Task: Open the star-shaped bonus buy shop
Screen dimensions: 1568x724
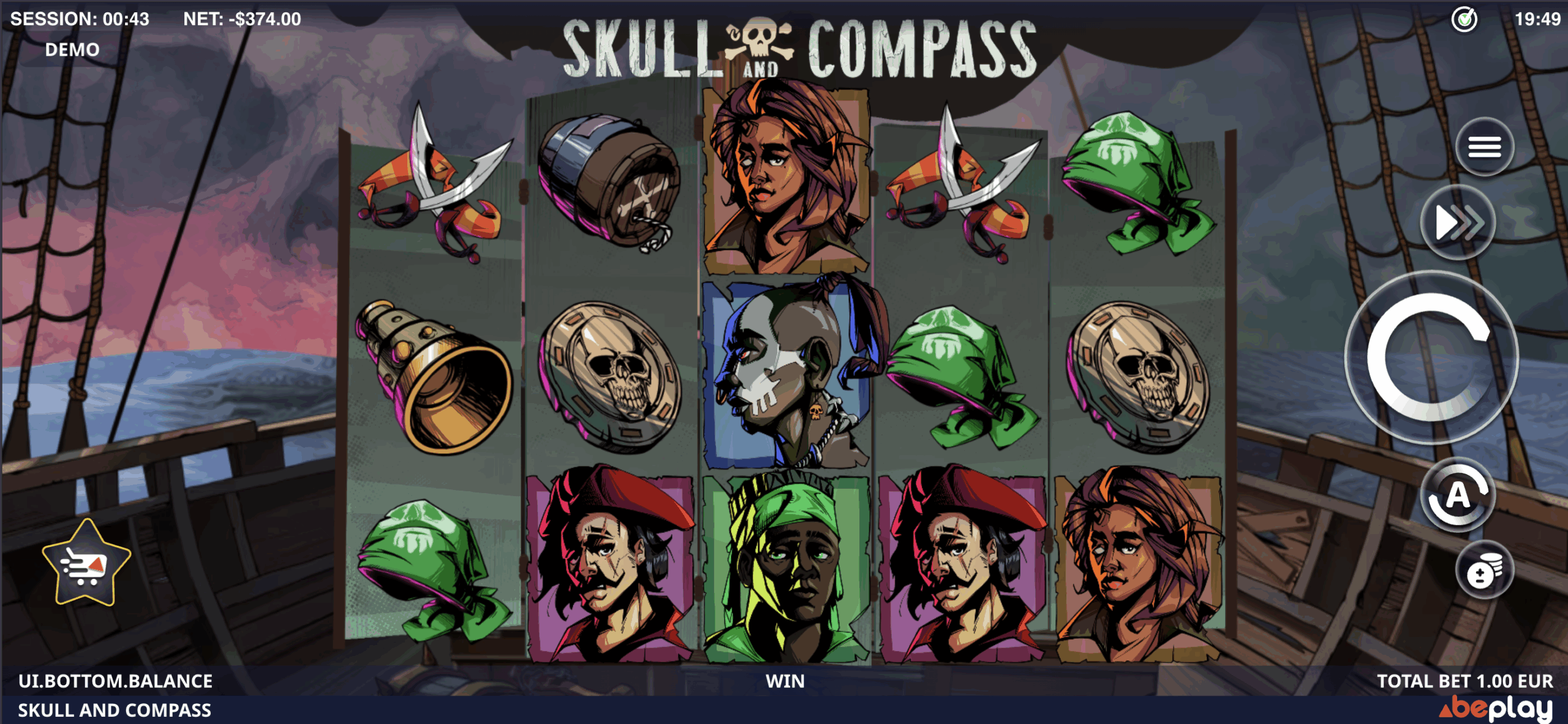Action: coord(86,564)
